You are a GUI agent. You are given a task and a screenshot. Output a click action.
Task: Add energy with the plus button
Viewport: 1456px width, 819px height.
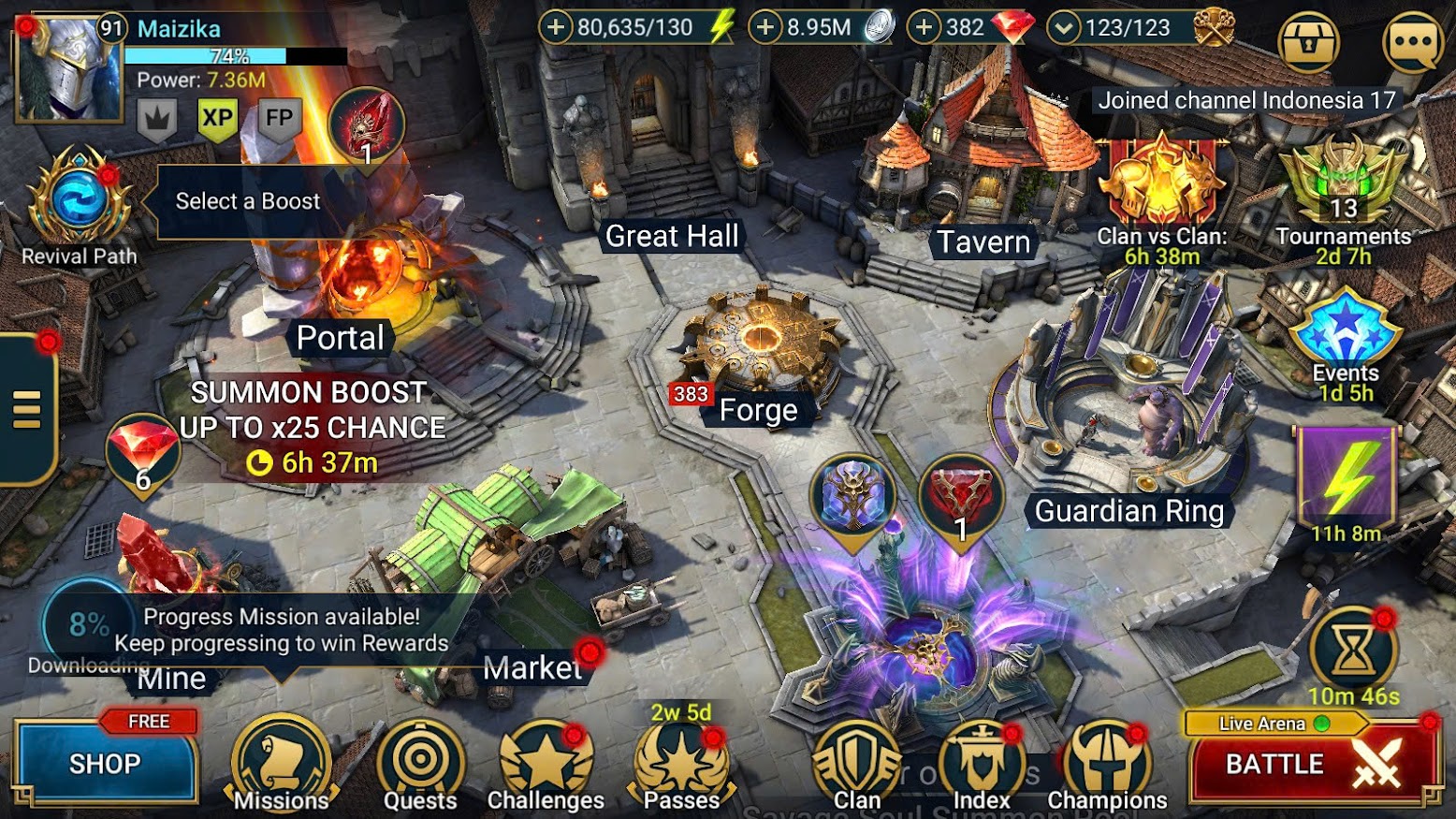click(556, 27)
